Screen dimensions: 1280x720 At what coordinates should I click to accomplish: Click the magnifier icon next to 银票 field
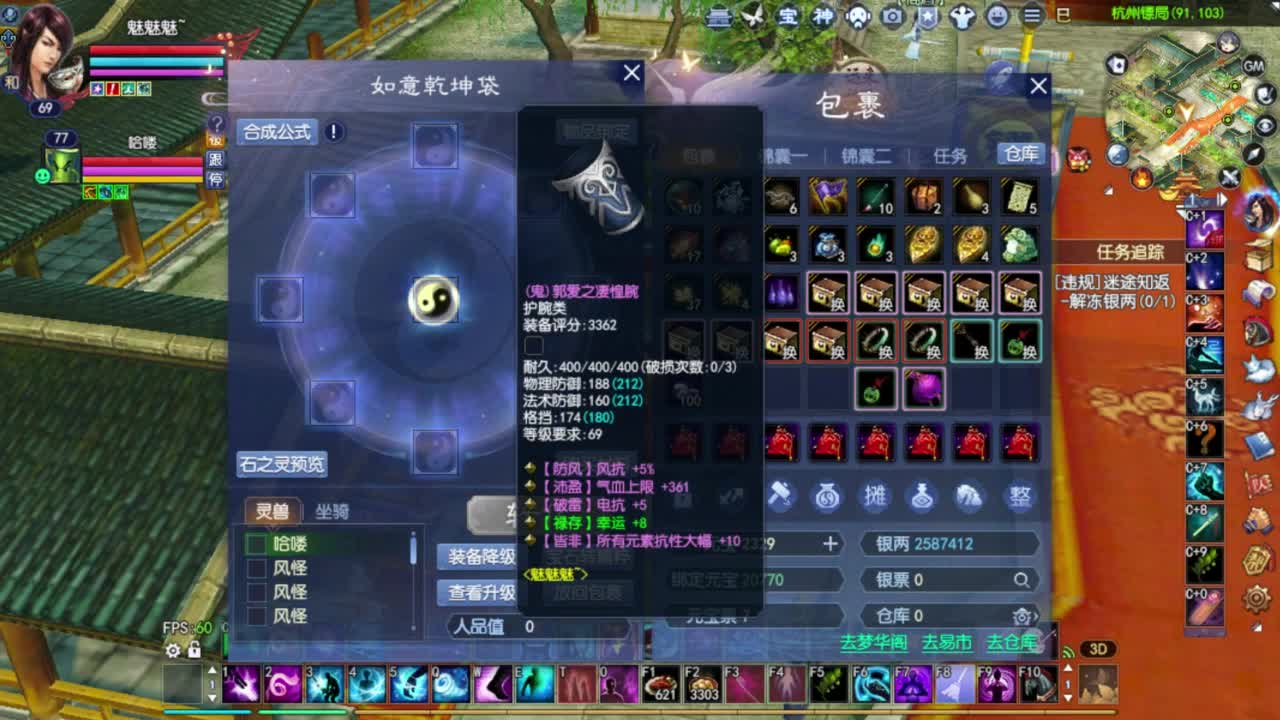pyautogui.click(x=1020, y=579)
